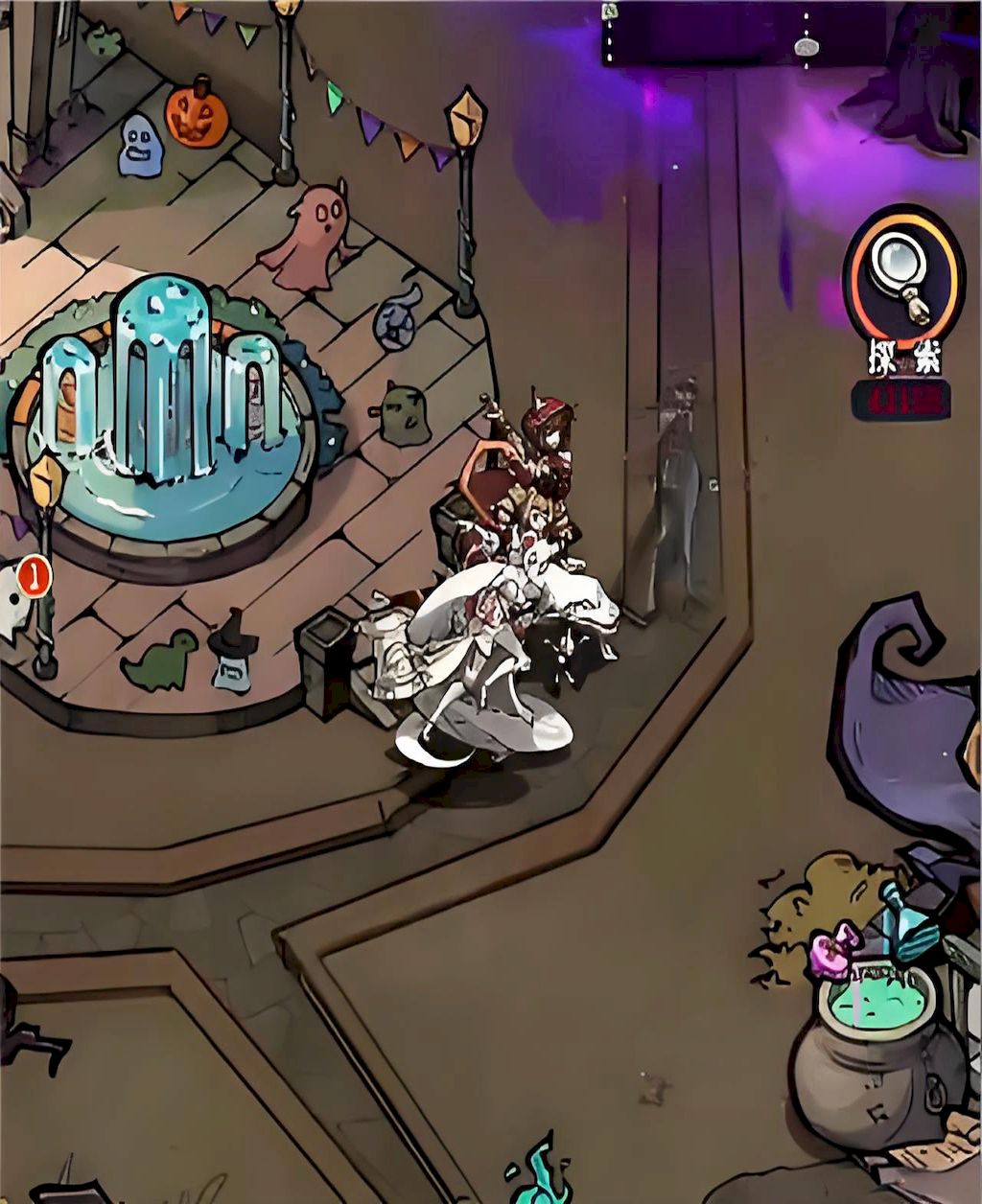Open the ghost icon with red notification badge

pyautogui.click(x=13, y=602)
